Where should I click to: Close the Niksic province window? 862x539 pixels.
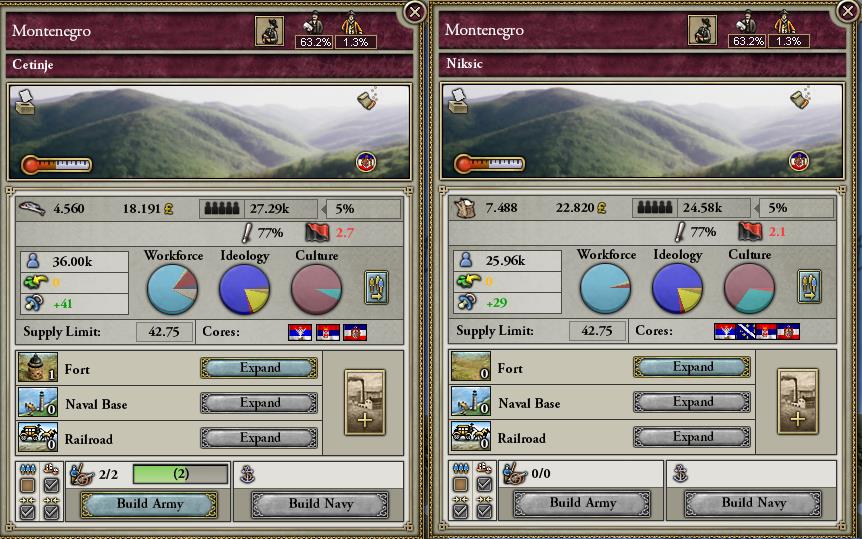coord(847,12)
